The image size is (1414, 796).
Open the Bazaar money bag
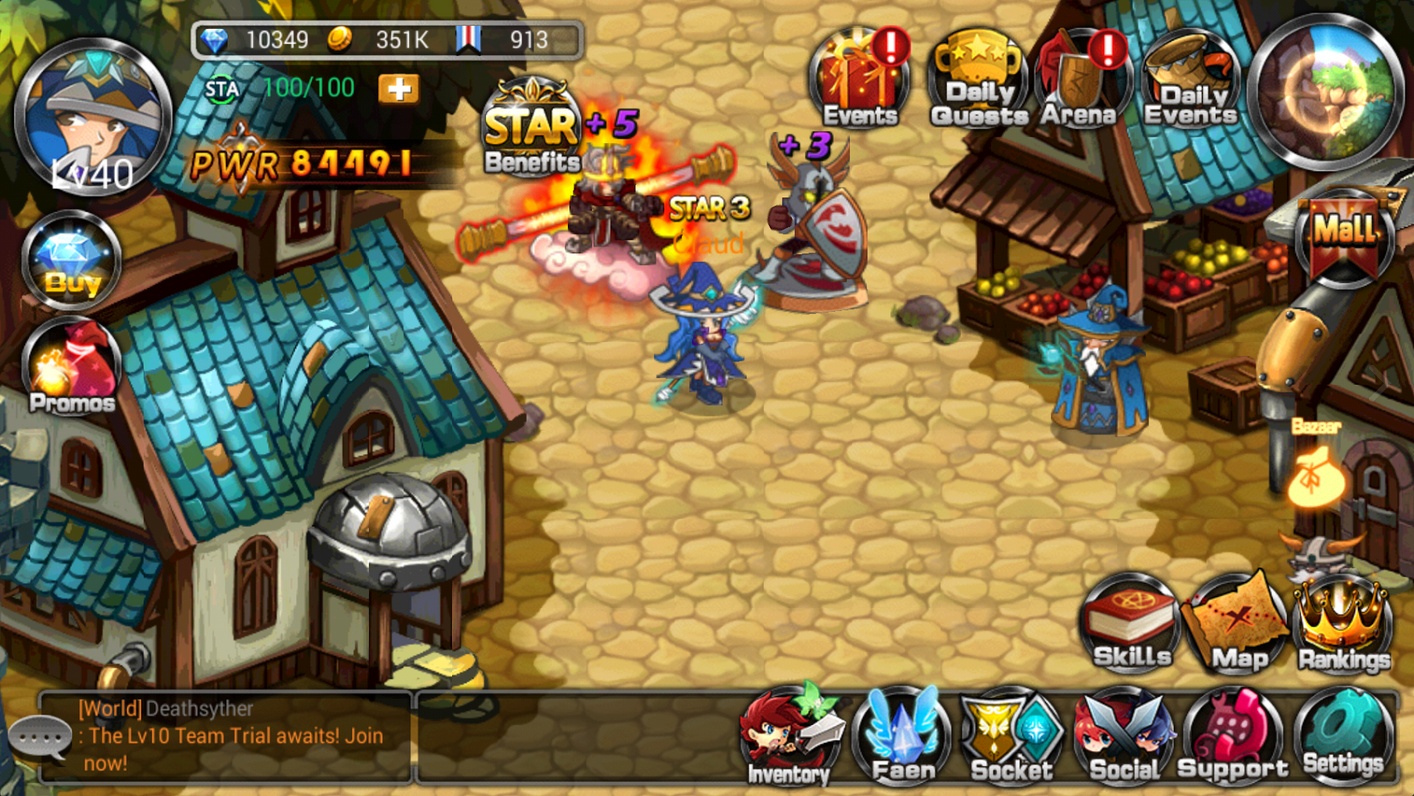tap(1314, 475)
